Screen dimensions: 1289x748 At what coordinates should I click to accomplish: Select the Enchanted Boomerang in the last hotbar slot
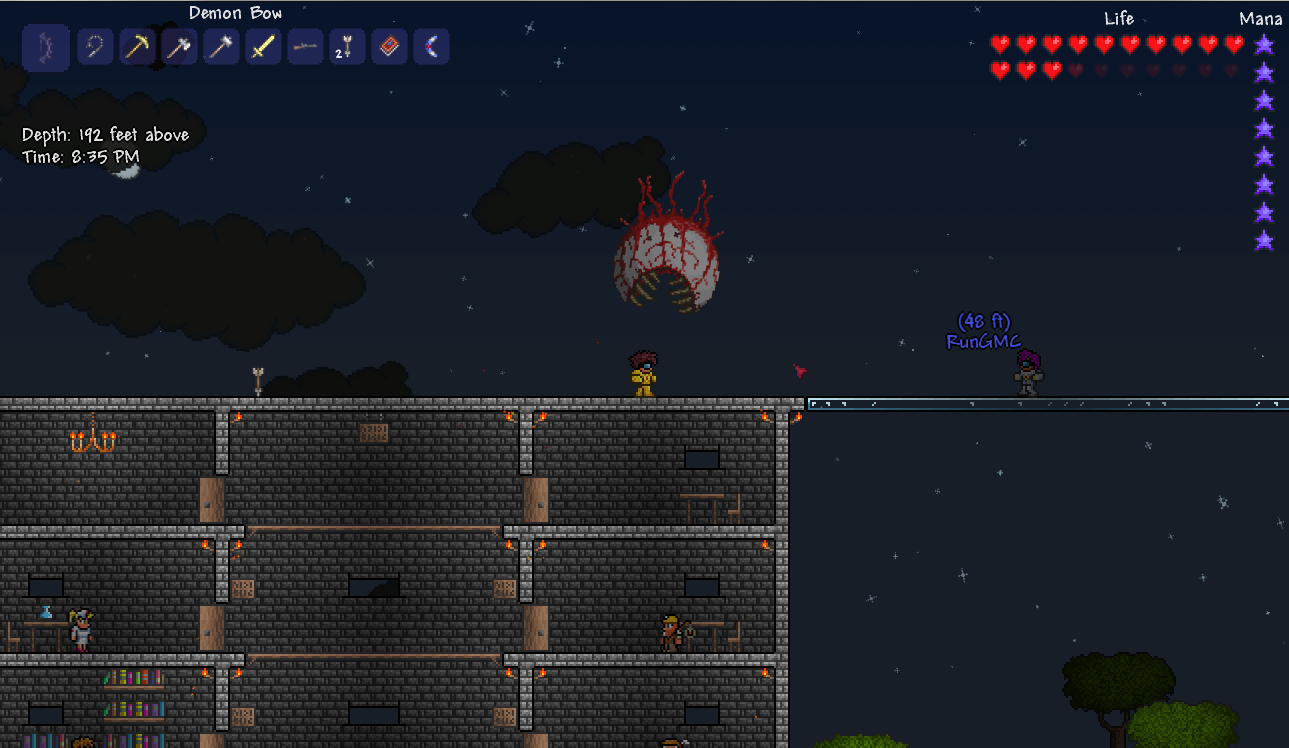[x=431, y=47]
